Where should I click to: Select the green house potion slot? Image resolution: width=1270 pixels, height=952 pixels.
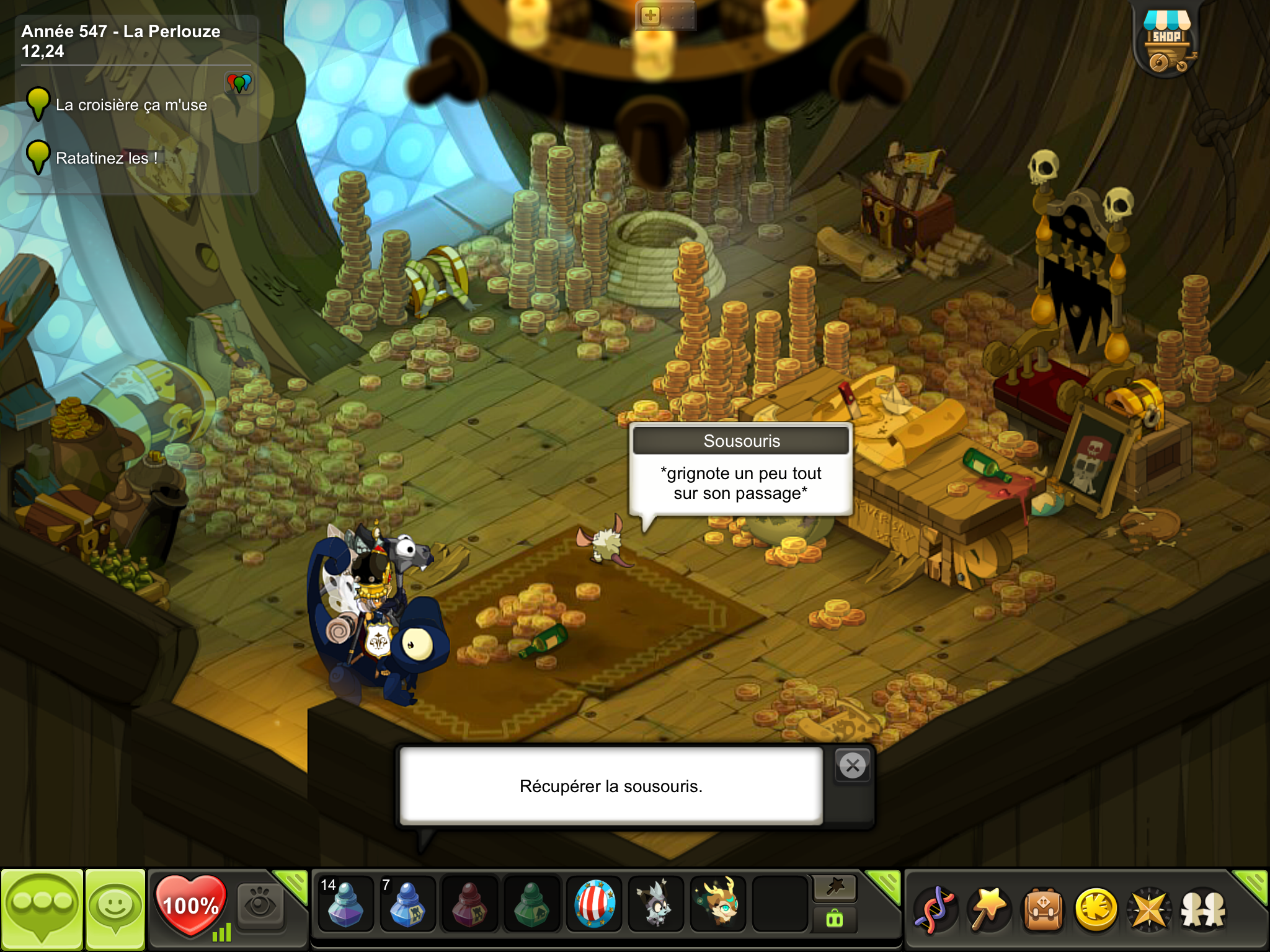click(531, 905)
